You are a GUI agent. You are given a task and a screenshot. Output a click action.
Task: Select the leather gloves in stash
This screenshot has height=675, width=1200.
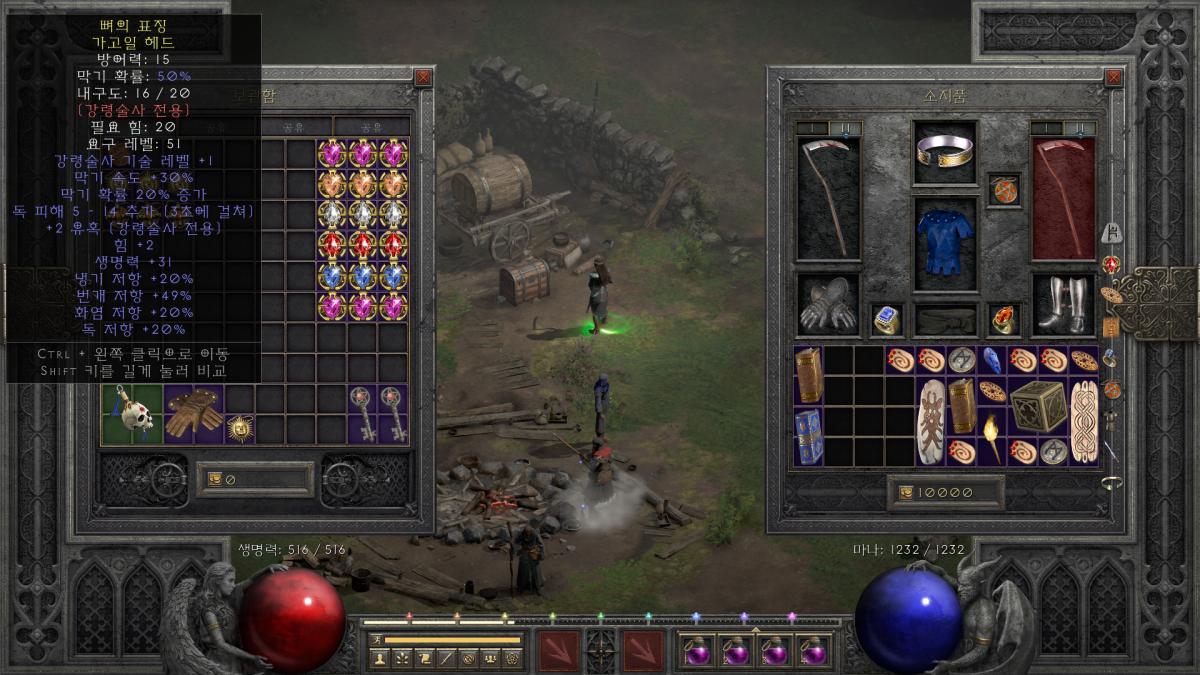(x=193, y=414)
